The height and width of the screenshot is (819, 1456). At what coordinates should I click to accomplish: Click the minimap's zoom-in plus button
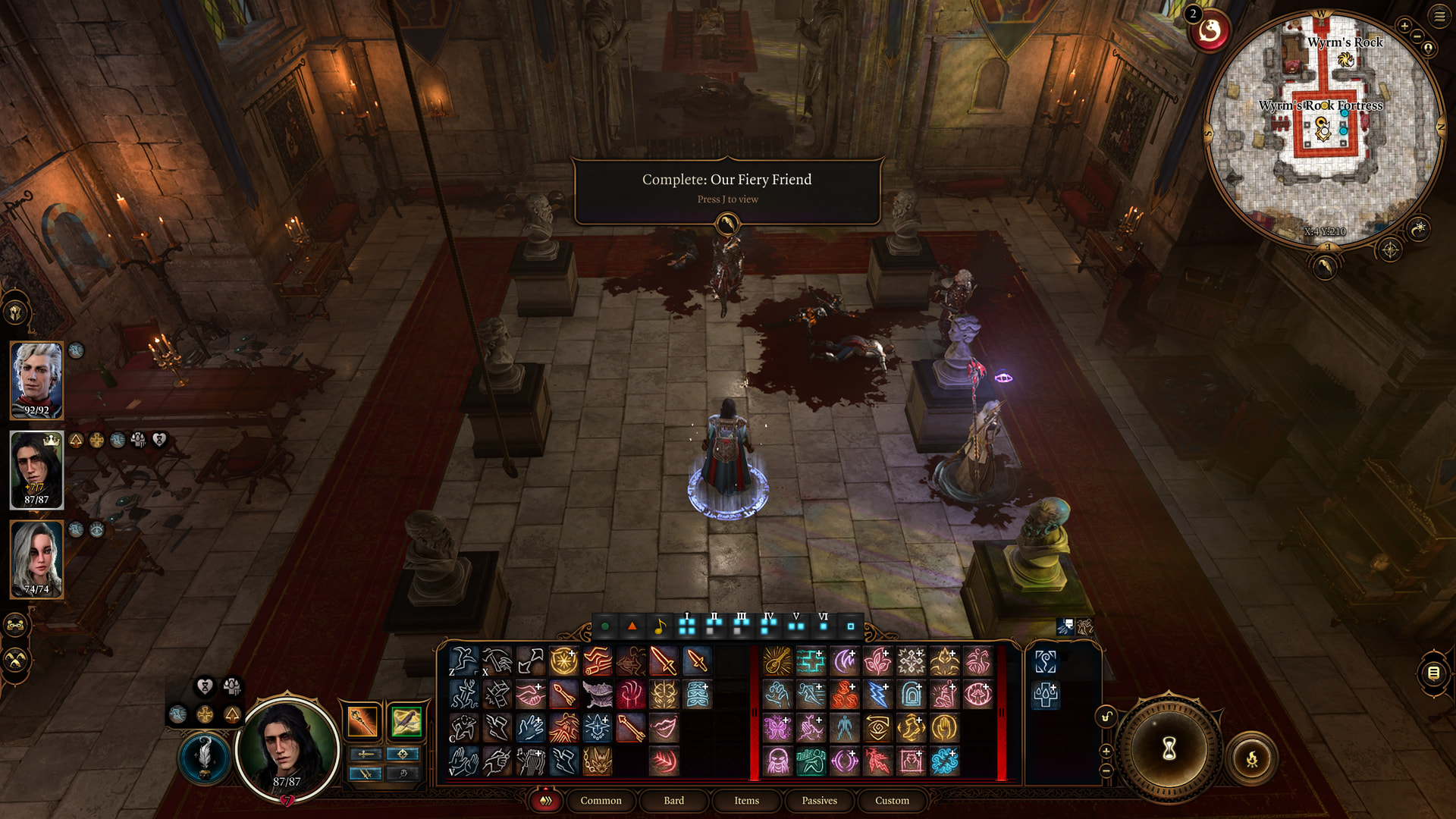point(1404,27)
